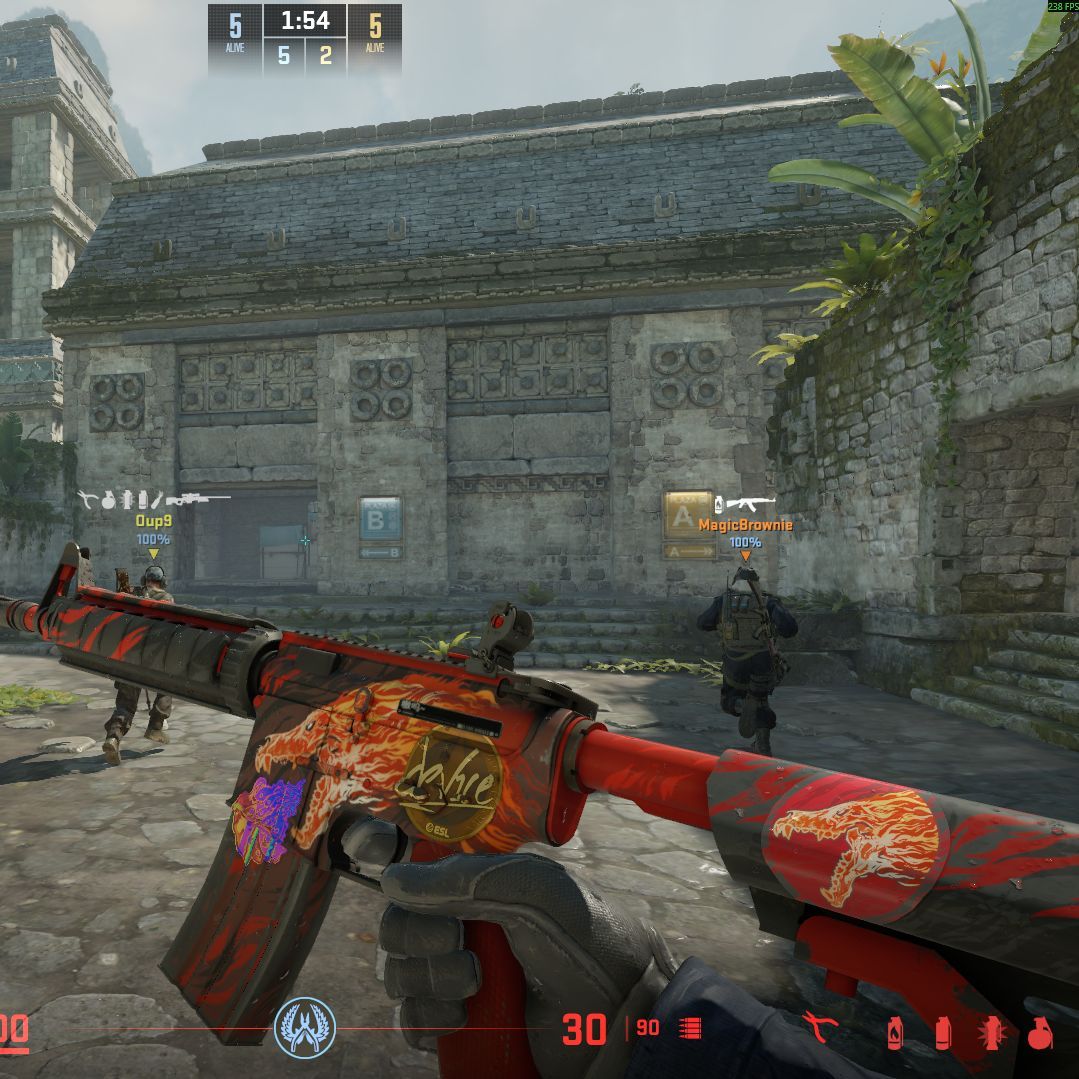Click the Counter-Terrorist team emblem
1079x1079 pixels.
[305, 1028]
